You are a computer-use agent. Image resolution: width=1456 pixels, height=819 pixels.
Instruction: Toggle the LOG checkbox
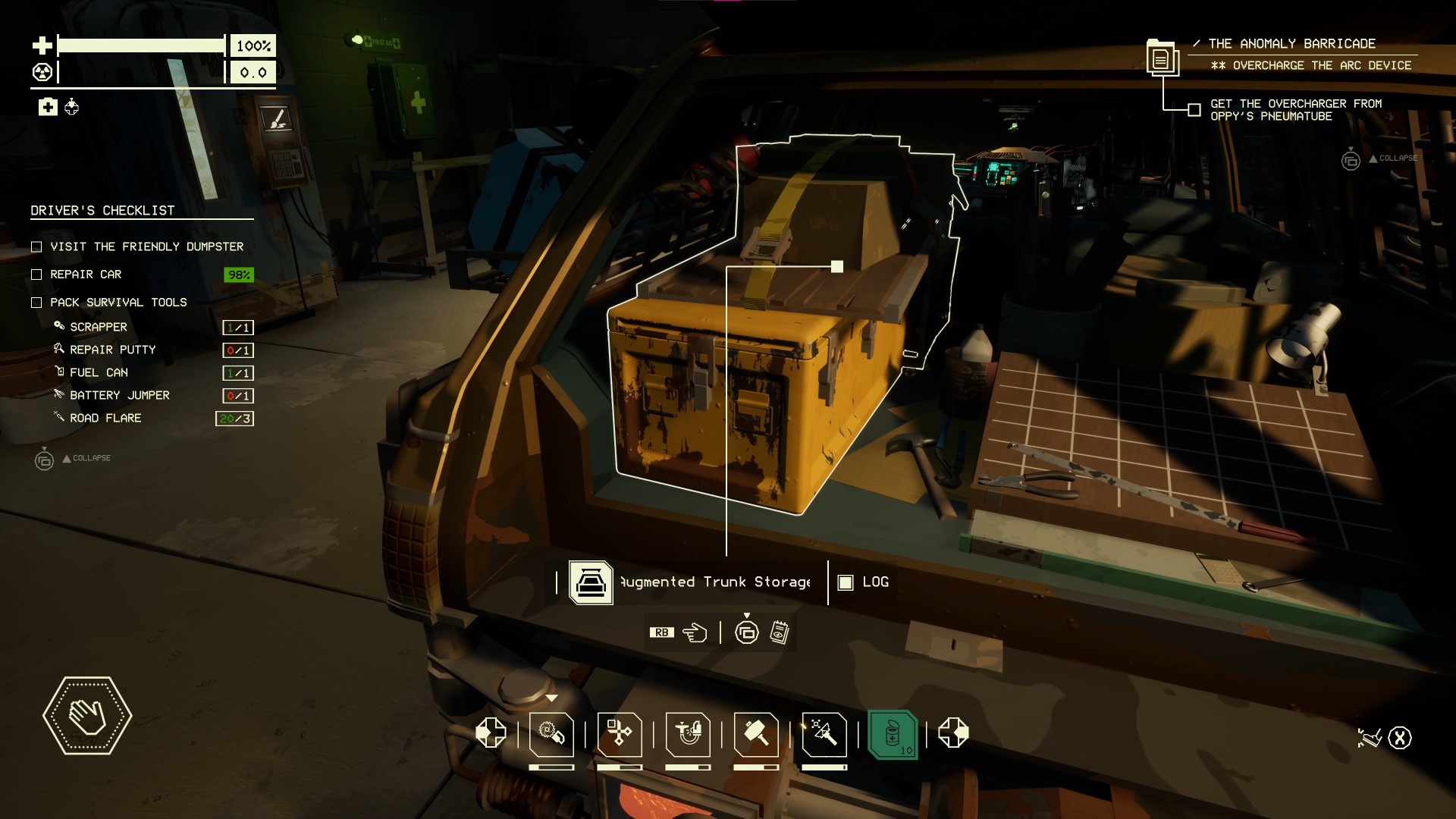tap(846, 582)
